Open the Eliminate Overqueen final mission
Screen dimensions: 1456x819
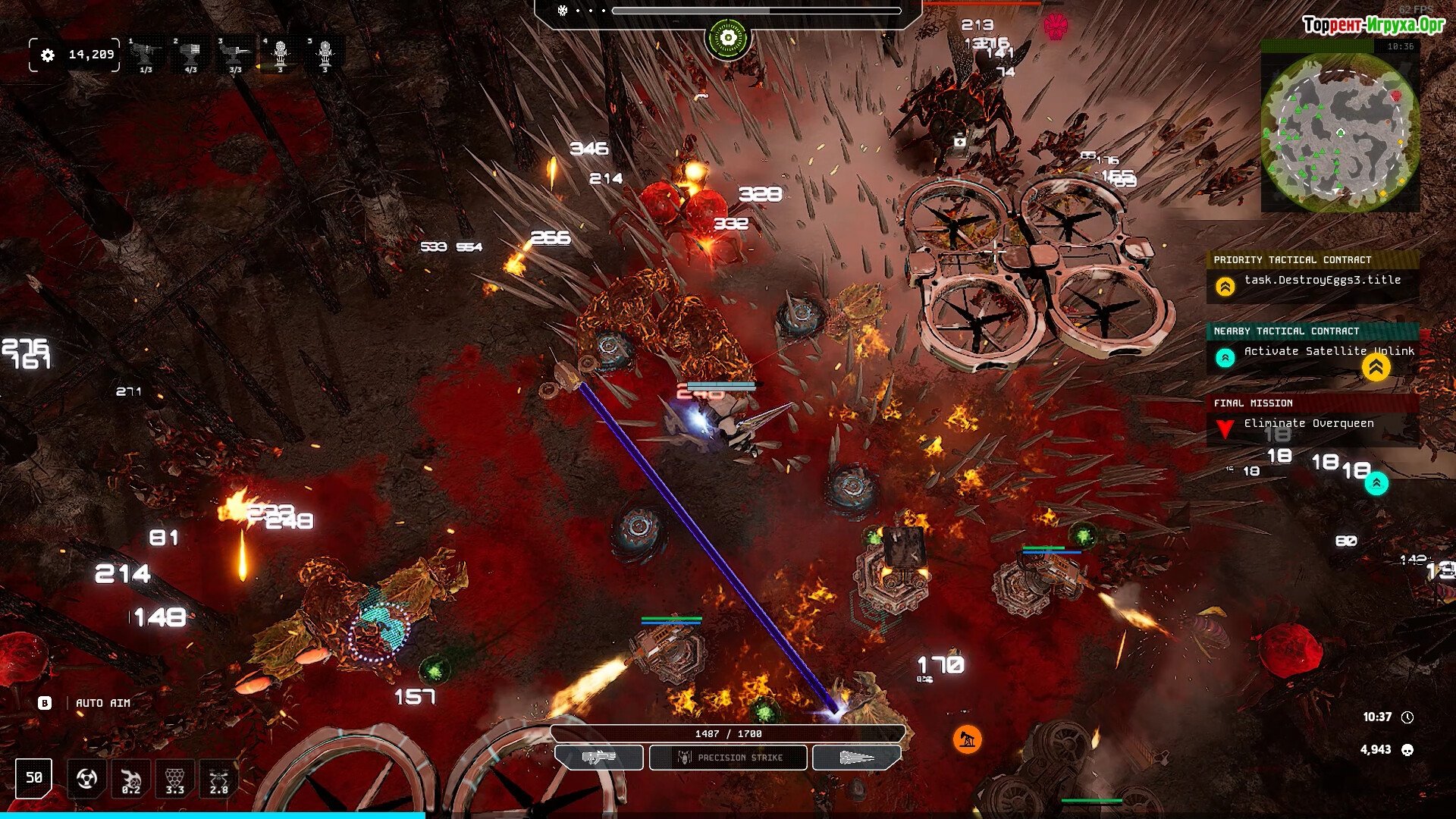(x=1308, y=424)
